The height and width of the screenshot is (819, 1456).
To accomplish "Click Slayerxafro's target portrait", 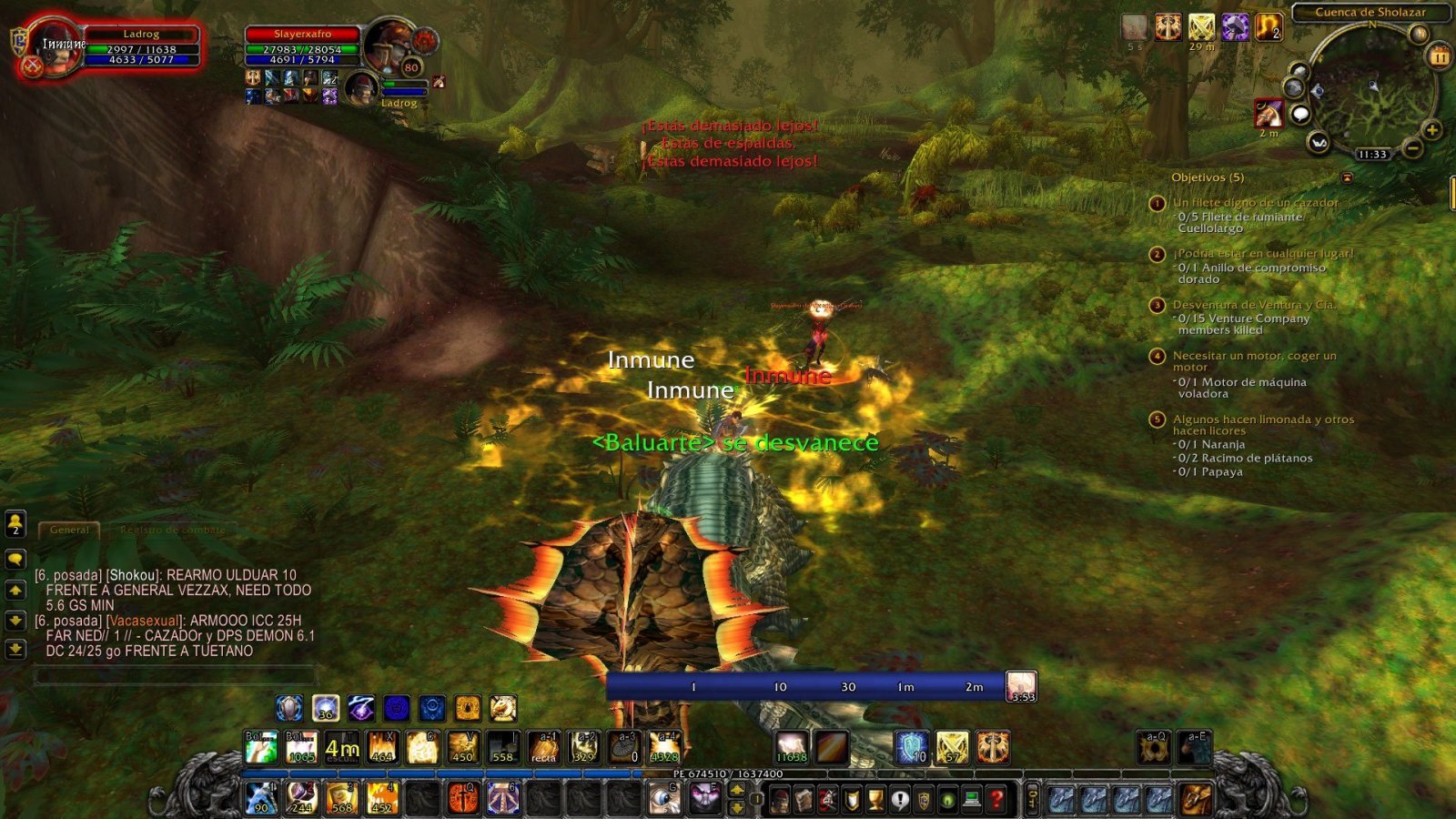I will coord(389,45).
